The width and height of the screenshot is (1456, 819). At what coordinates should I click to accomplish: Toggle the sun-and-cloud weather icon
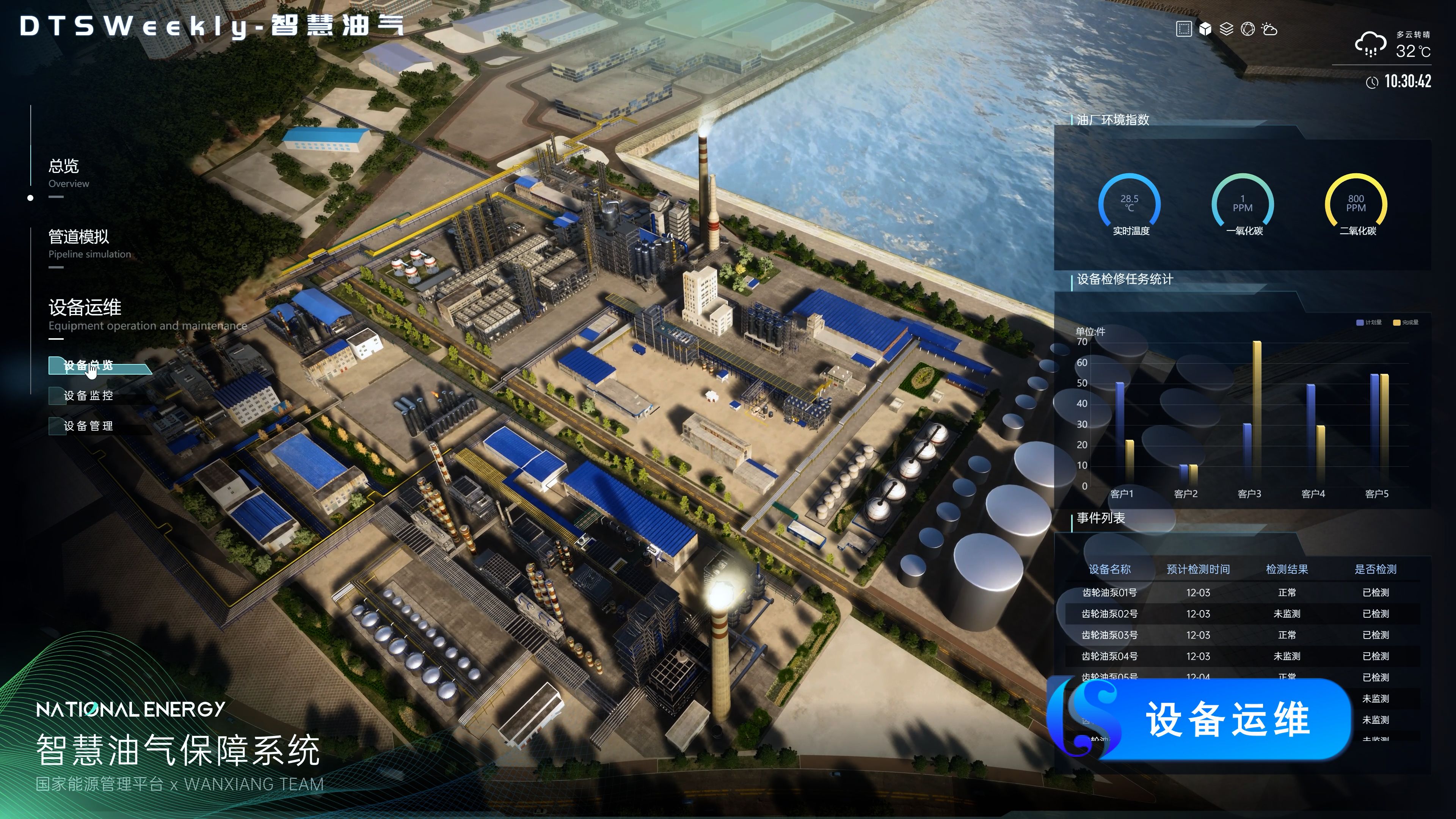1269,30
